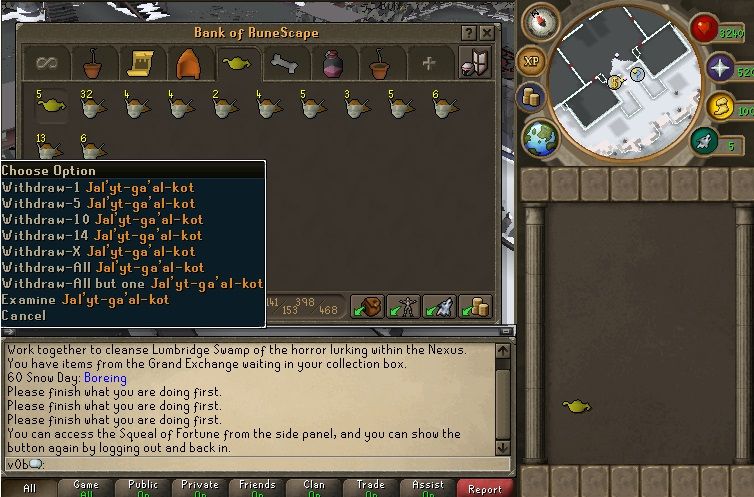The width and height of the screenshot is (754, 497).
Task: Deposit worn equipment using the figure button
Action: tap(405, 307)
